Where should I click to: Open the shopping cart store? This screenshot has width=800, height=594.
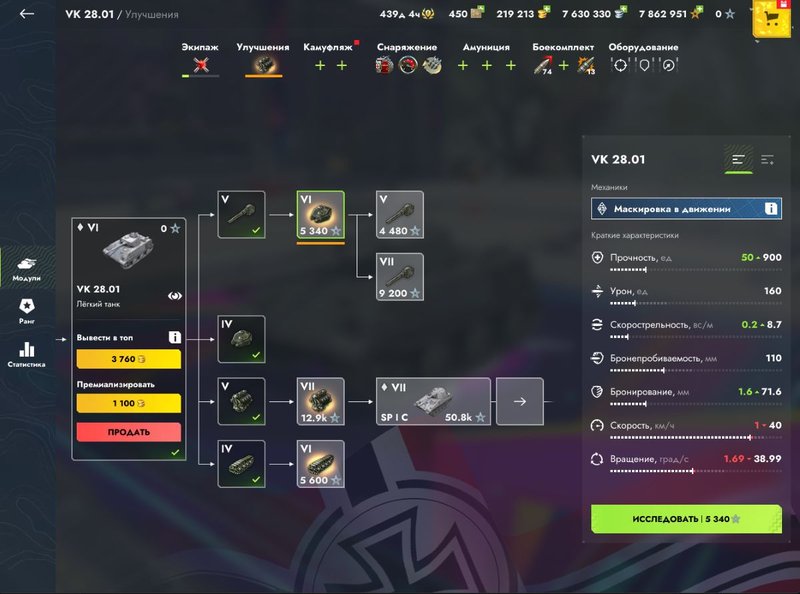(x=771, y=17)
